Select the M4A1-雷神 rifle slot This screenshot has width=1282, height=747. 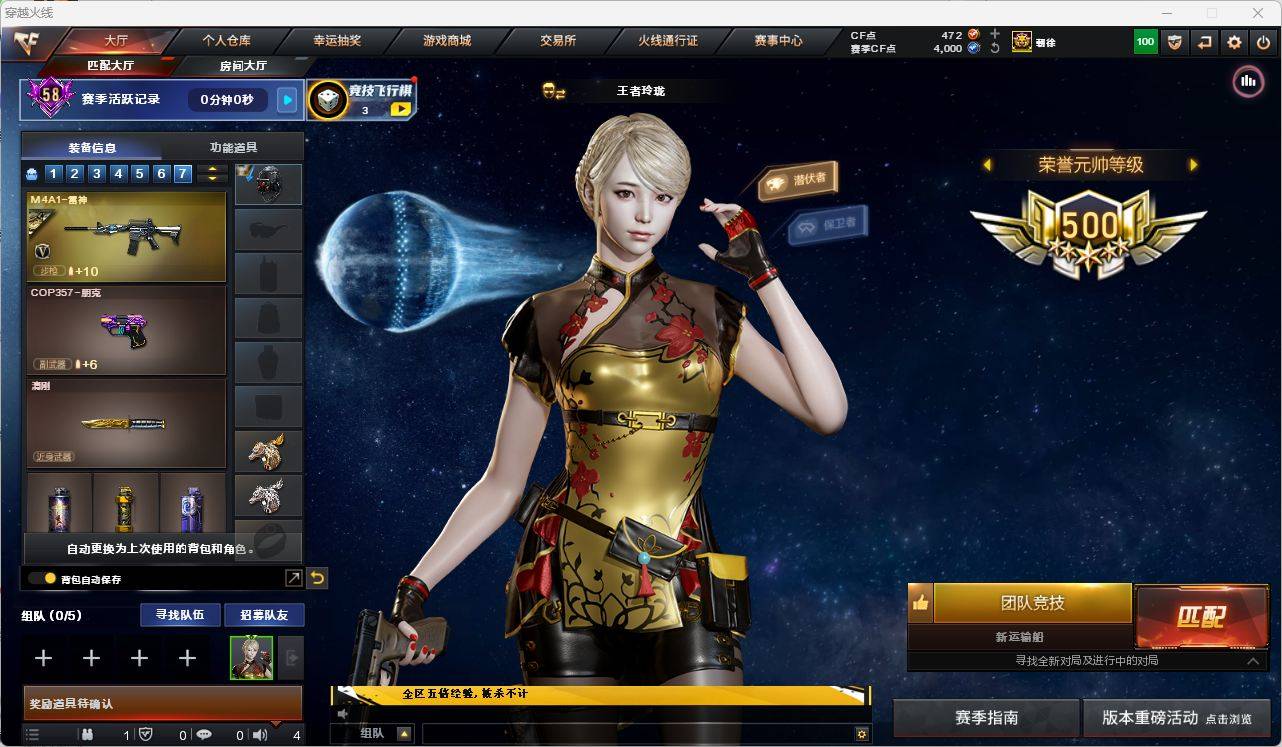pyautogui.click(x=126, y=236)
